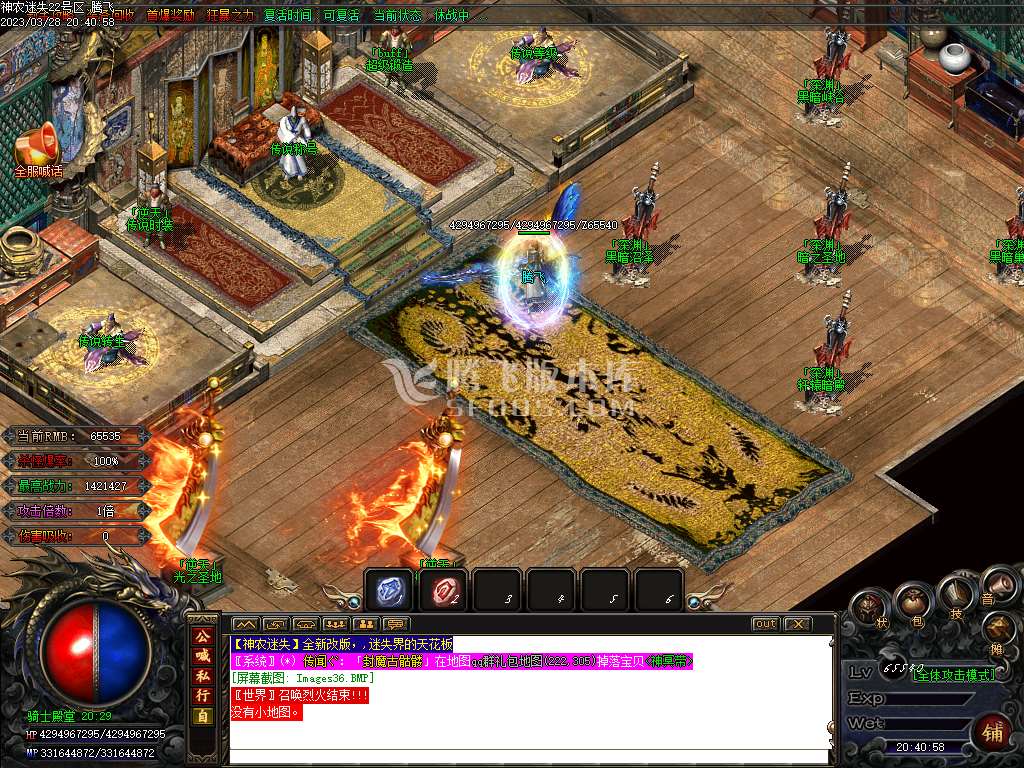Screen dimensions: 1024x768
Task: Open the red 铺 shop button
Action: click(x=992, y=732)
